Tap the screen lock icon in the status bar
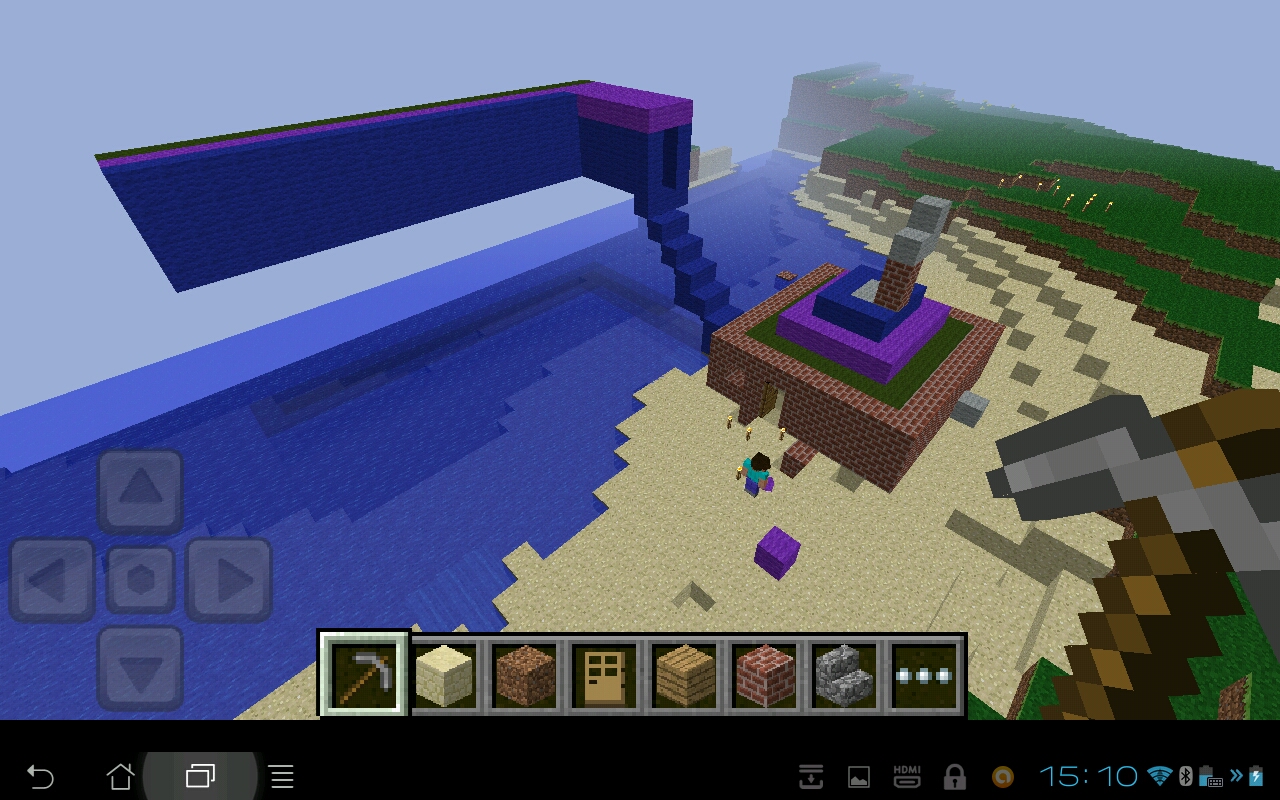The width and height of the screenshot is (1280, 800). 955,776
